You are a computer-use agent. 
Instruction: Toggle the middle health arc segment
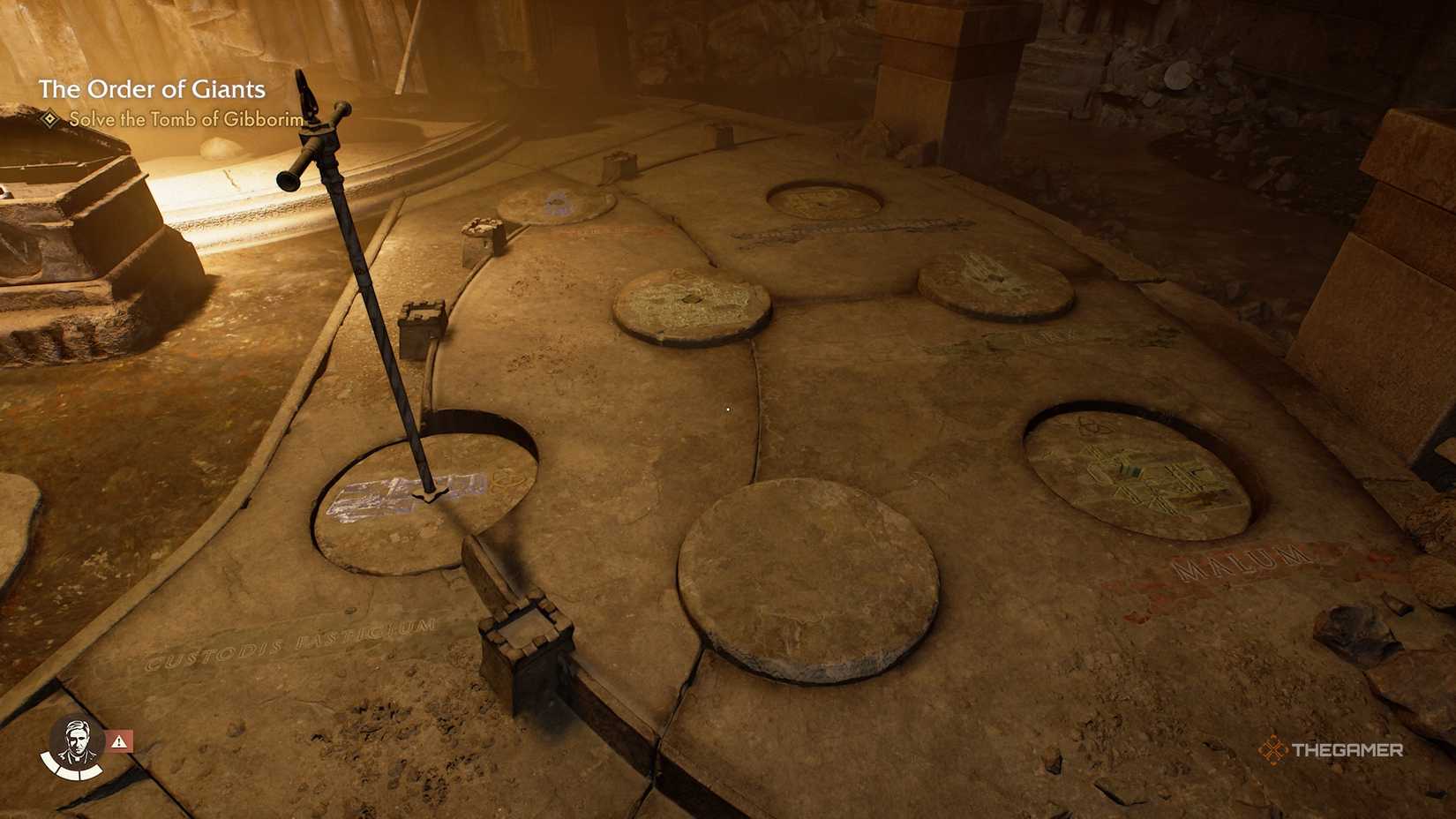point(71,774)
